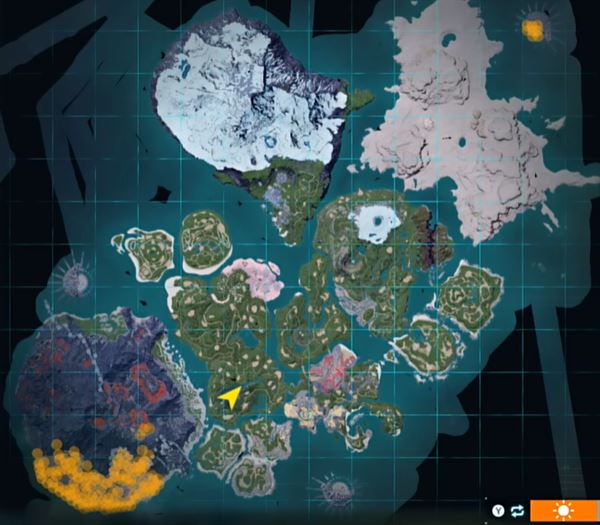Select the yellow player arrow marker
The width and height of the screenshot is (600, 525).
point(230,398)
